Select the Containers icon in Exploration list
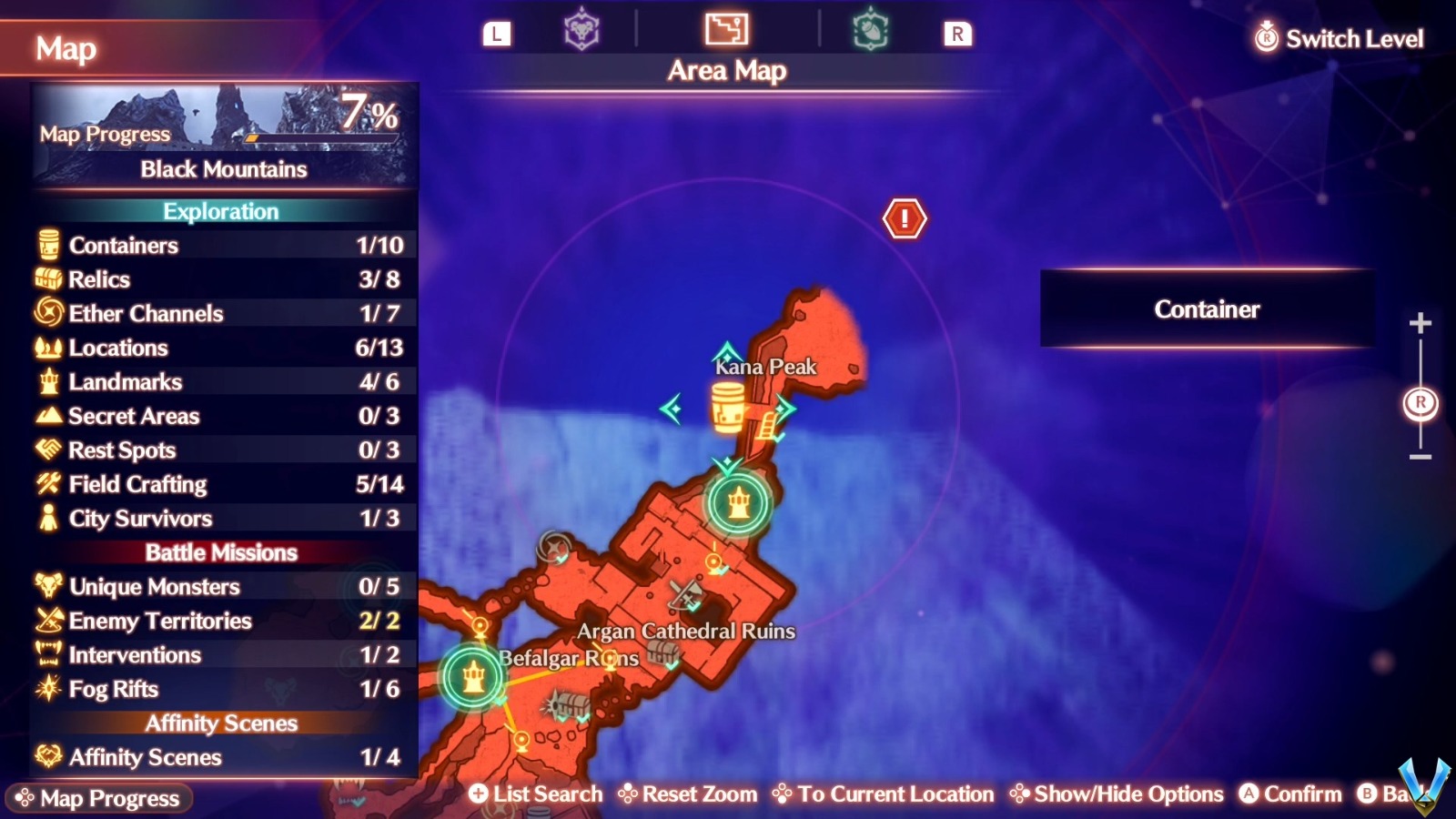Screen dimensions: 1456x819 click(x=47, y=245)
